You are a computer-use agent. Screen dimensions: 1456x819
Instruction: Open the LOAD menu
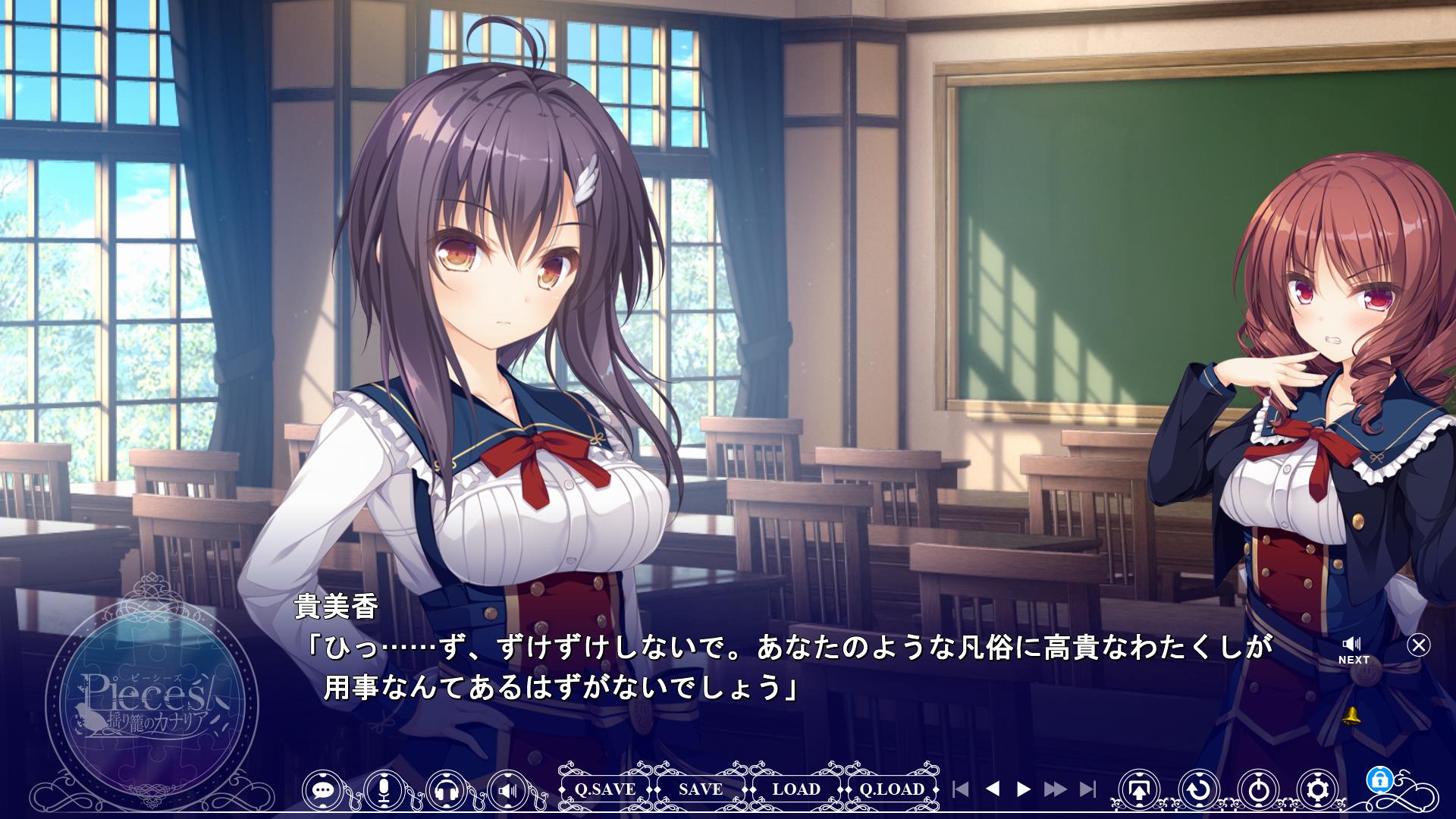796,789
